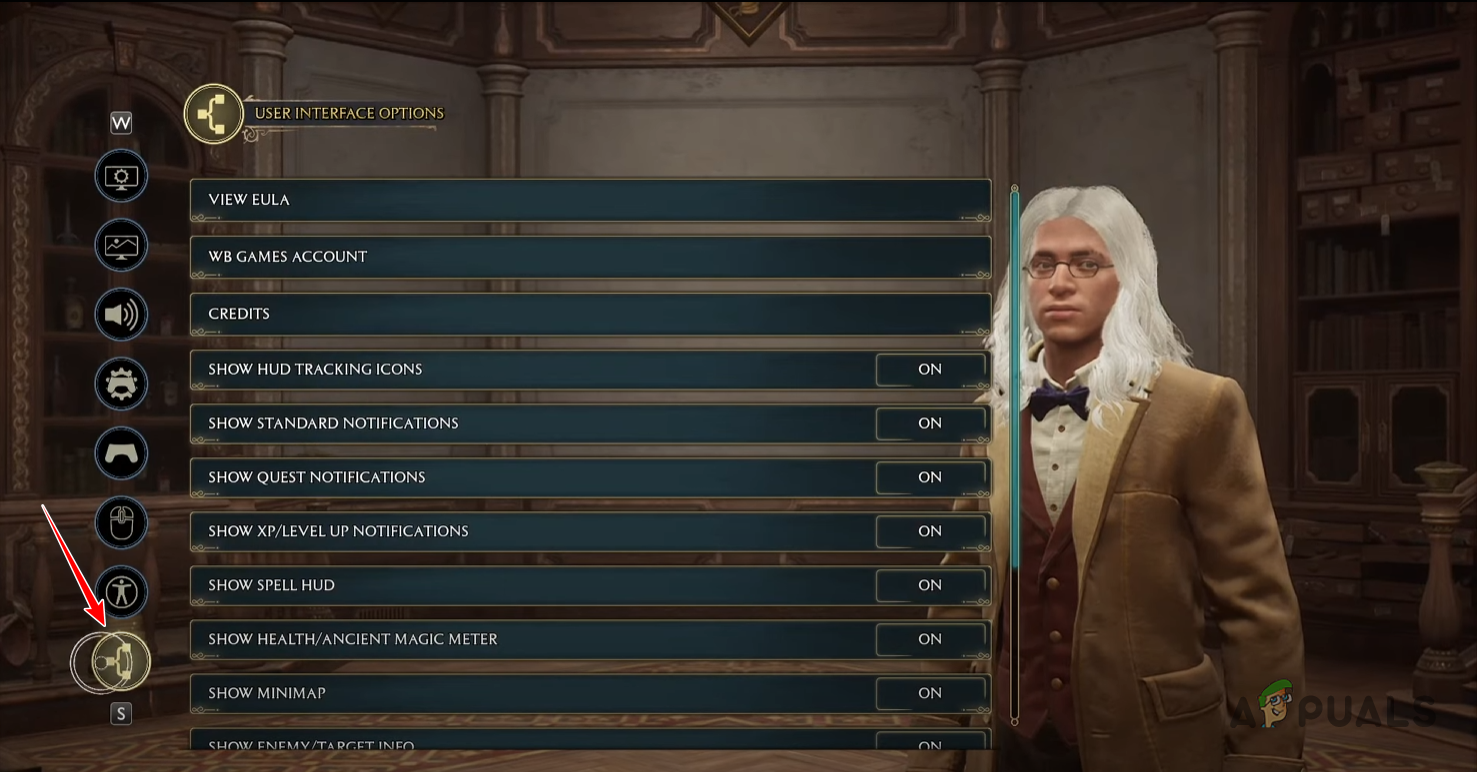This screenshot has height=772, width=1477.
Task: Turn off Show Spell HUD
Action: click(930, 586)
